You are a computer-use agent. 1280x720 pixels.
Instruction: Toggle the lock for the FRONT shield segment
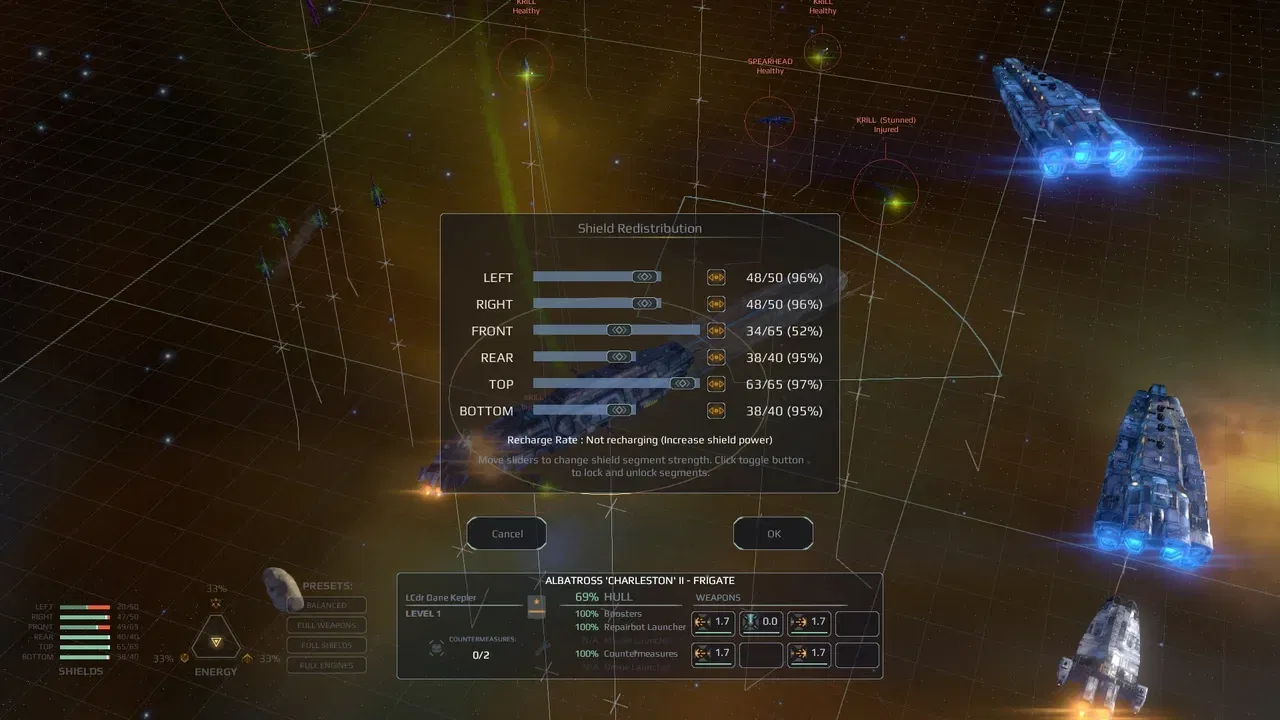coord(715,330)
